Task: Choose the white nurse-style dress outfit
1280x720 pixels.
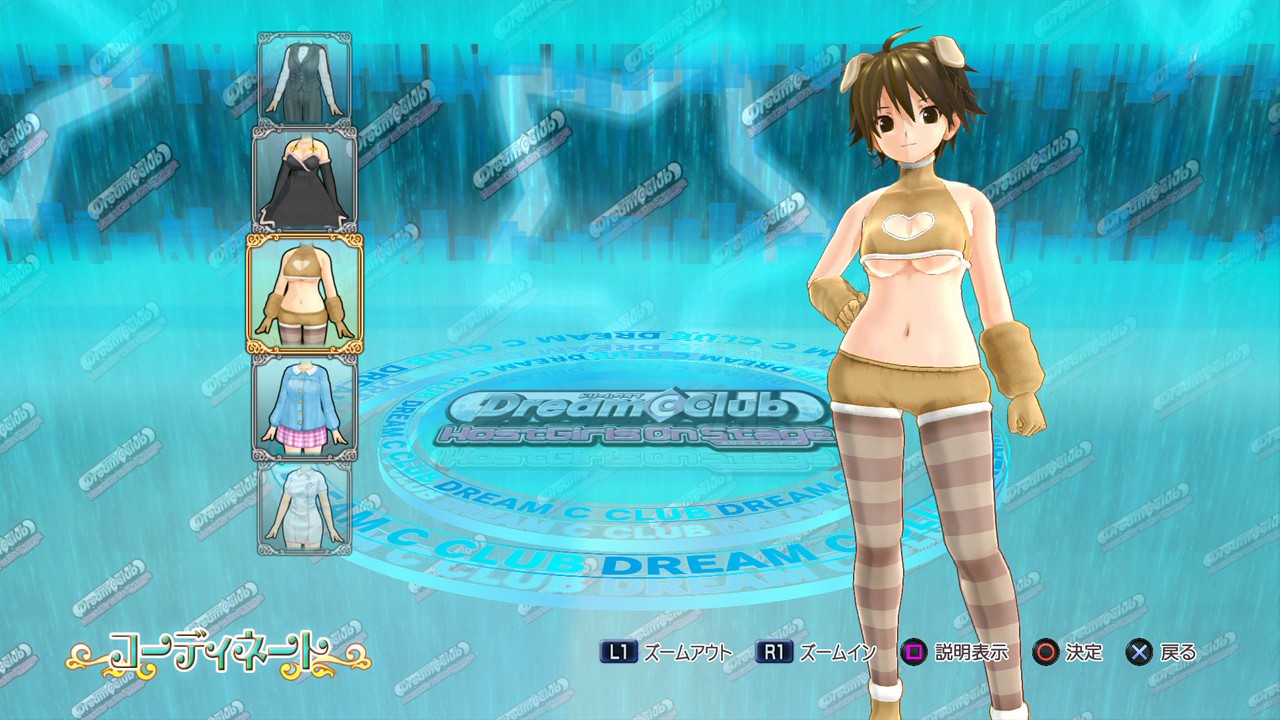Action: click(304, 508)
